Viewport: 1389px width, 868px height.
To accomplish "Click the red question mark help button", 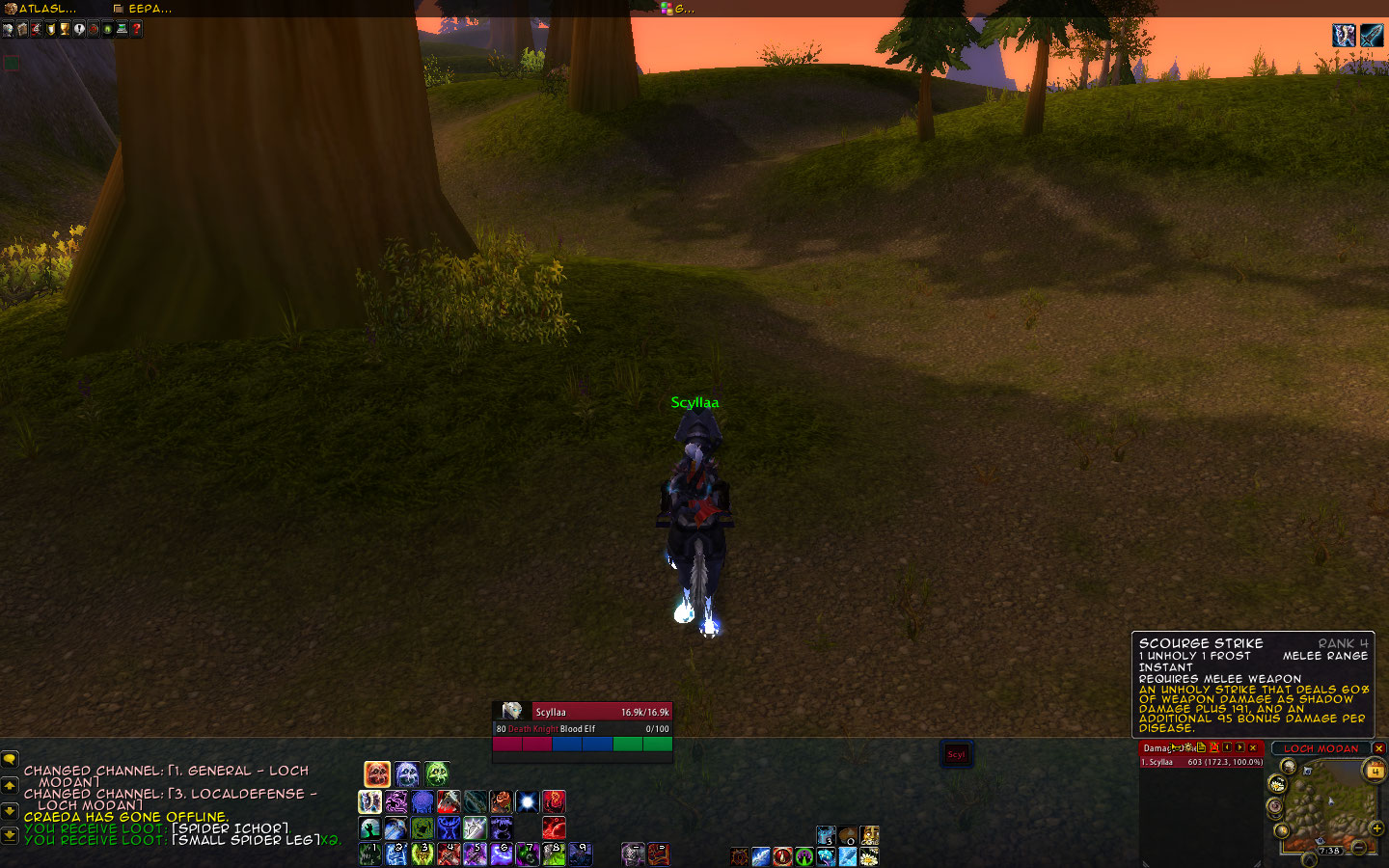I will [137, 29].
